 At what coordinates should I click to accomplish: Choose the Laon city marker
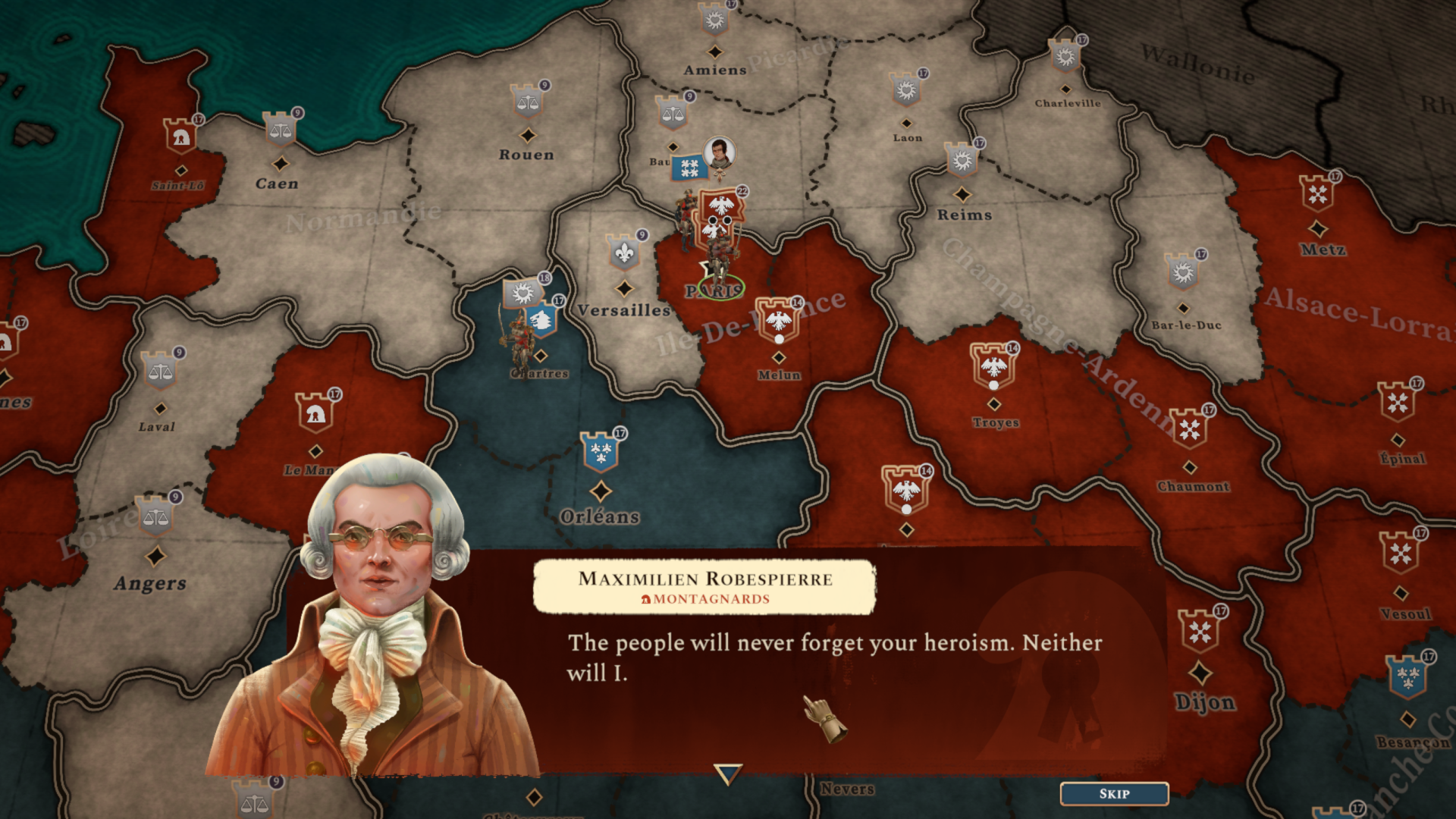pyautogui.click(x=906, y=90)
